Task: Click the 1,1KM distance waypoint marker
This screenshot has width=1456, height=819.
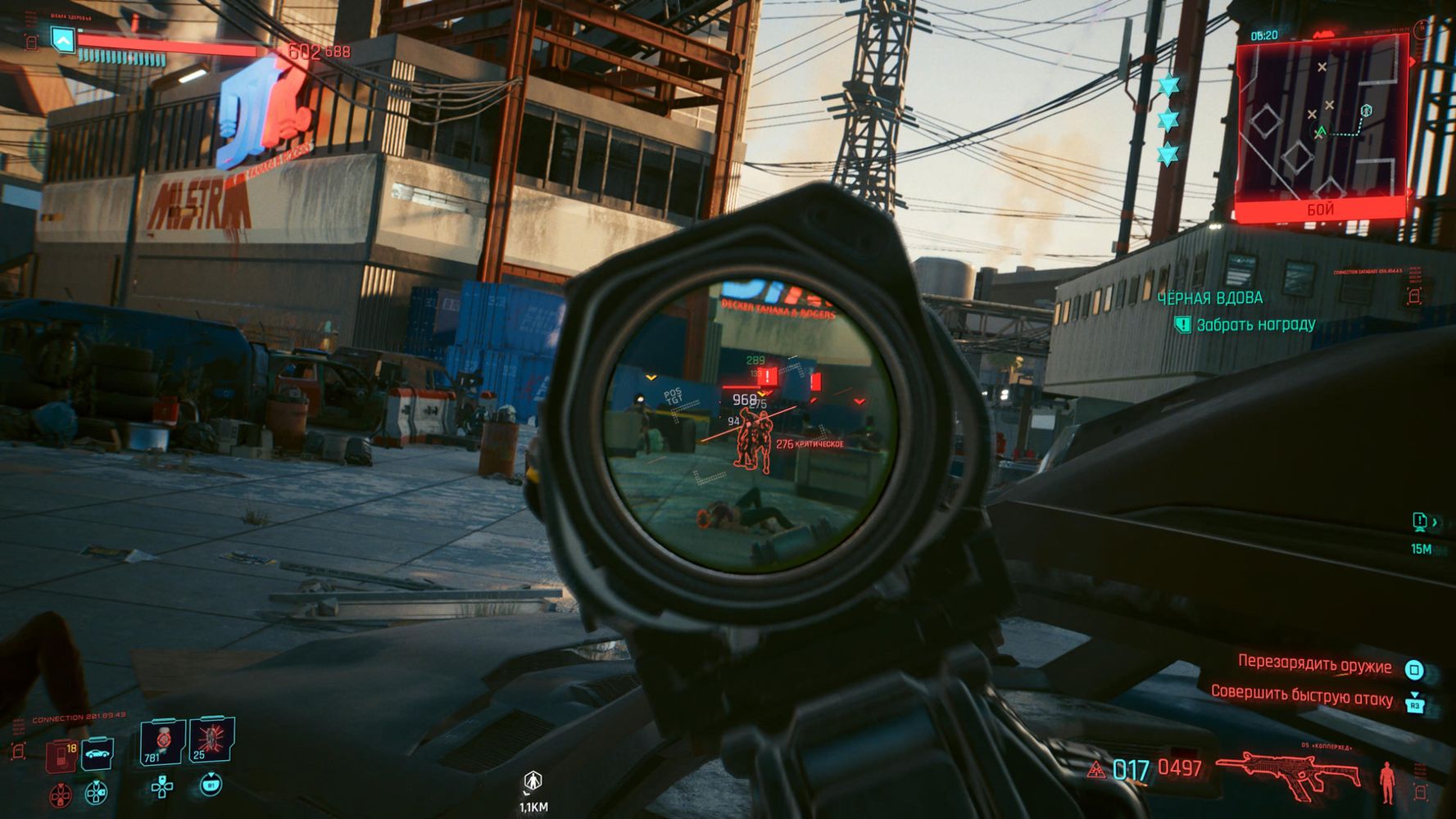Action: pos(533,781)
